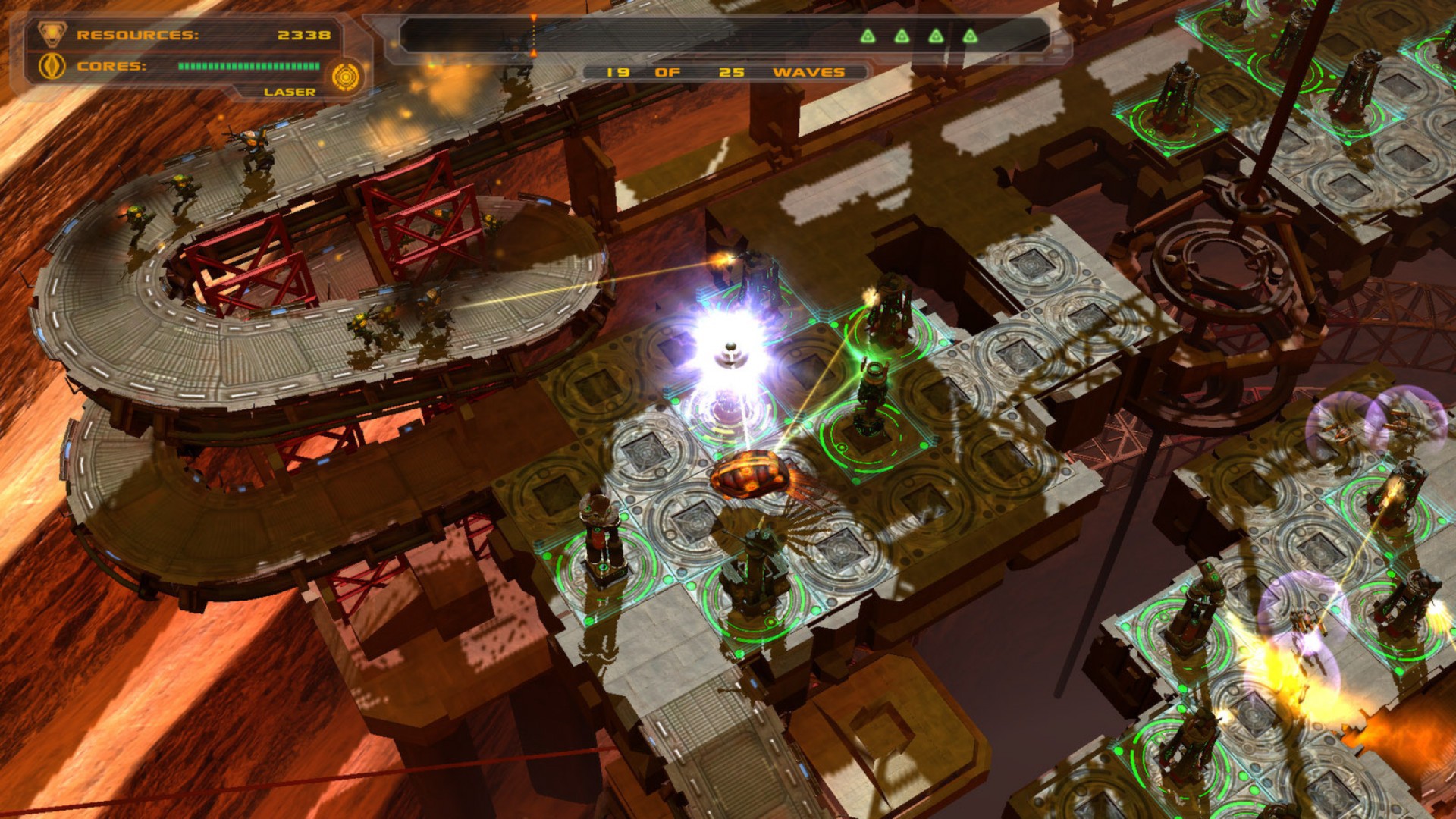Click the orange marker above the wave timeline

534,16
